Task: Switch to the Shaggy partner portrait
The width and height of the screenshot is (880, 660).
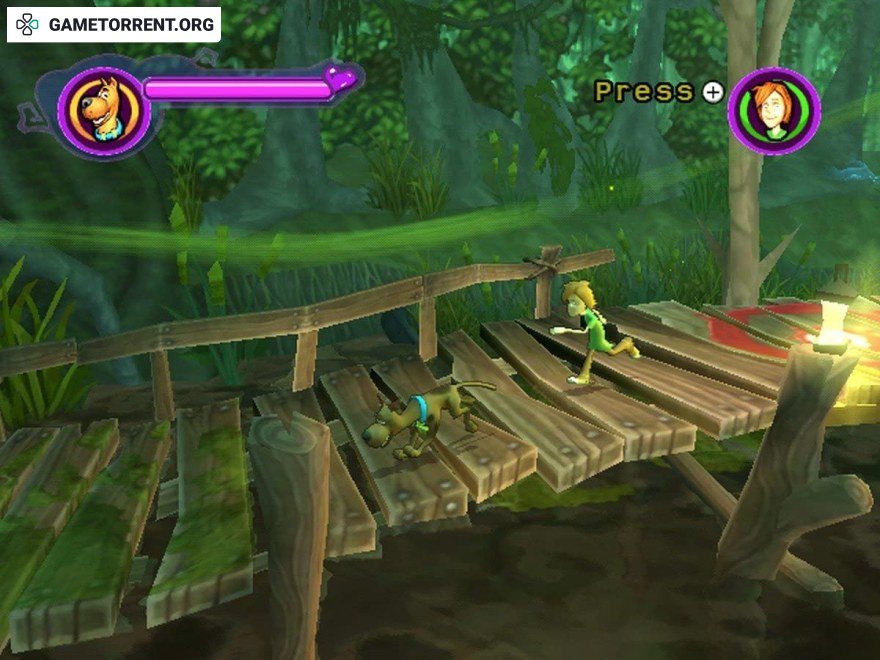Action: coord(774,110)
